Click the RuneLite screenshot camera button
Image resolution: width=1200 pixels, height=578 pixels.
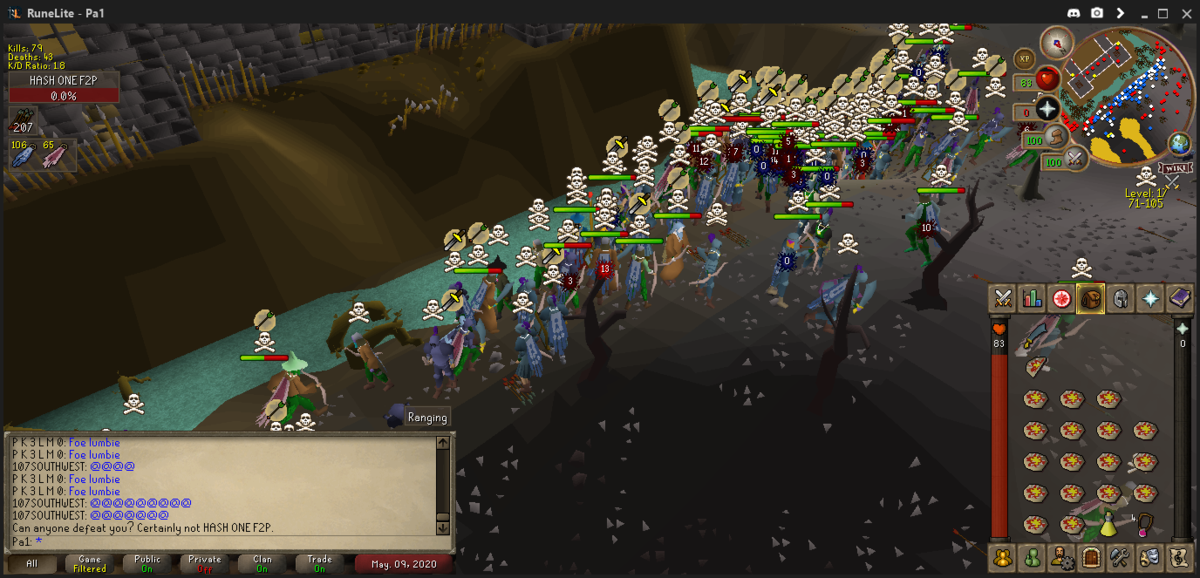[x=1097, y=13]
